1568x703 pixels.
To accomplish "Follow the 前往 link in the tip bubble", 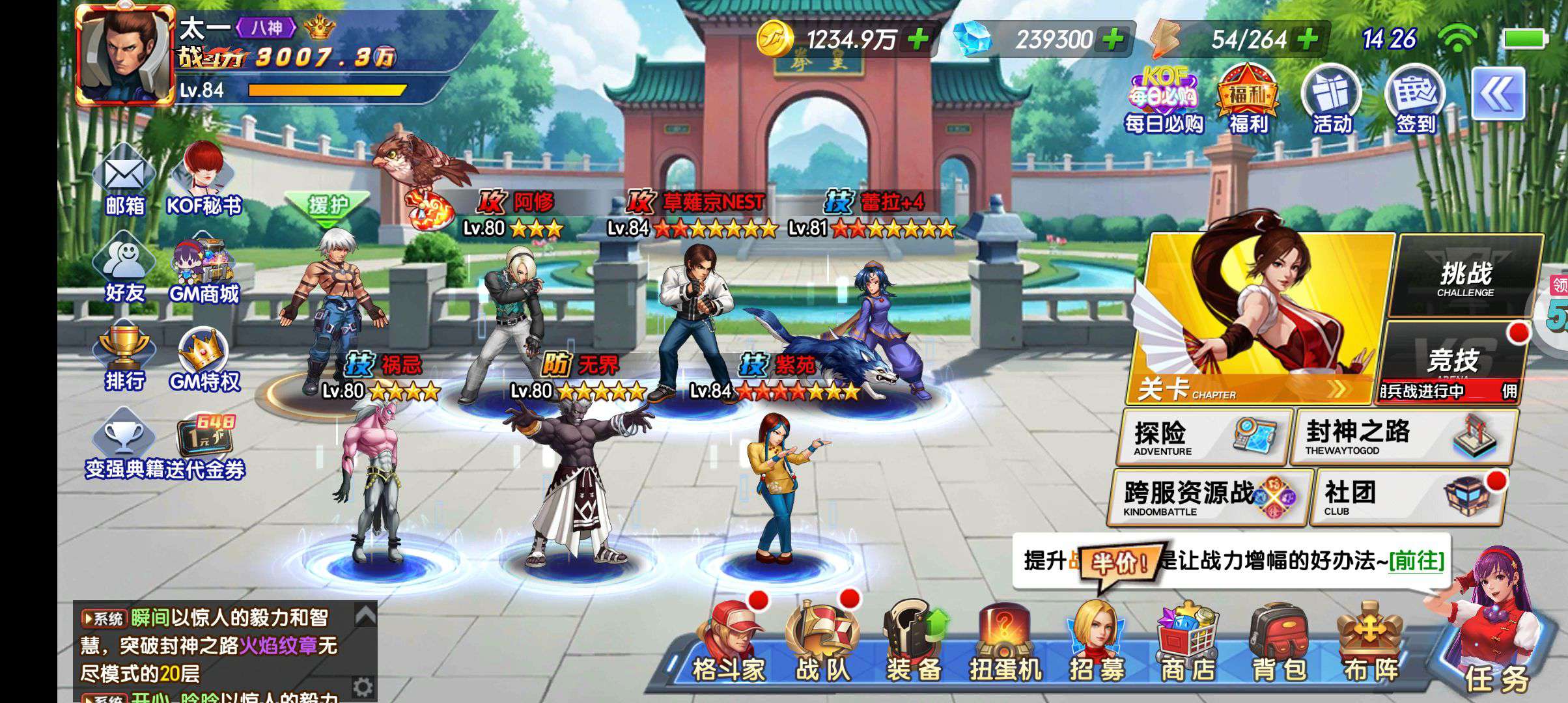I will [x=1416, y=560].
